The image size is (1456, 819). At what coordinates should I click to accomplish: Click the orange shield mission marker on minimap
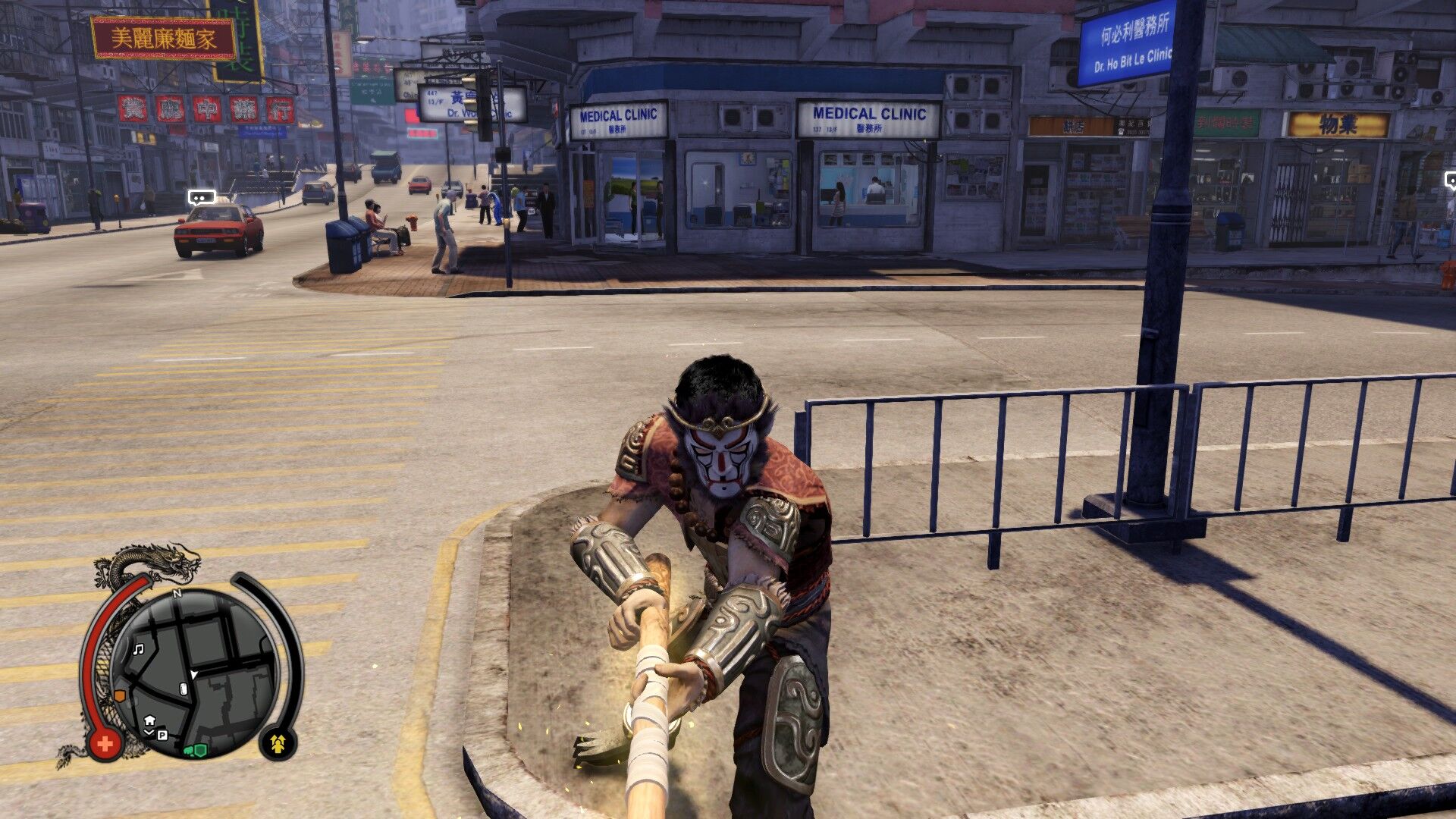120,695
